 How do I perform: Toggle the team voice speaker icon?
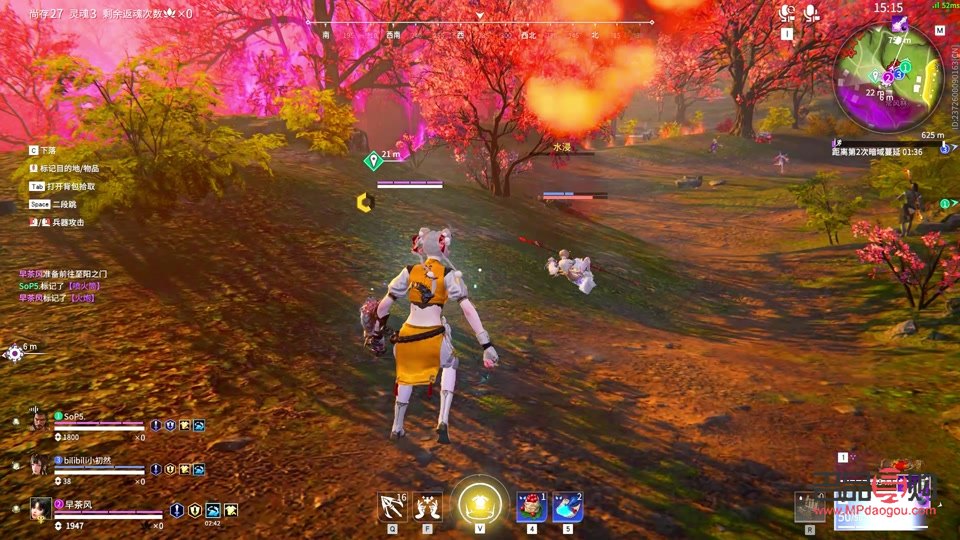(x=787, y=12)
